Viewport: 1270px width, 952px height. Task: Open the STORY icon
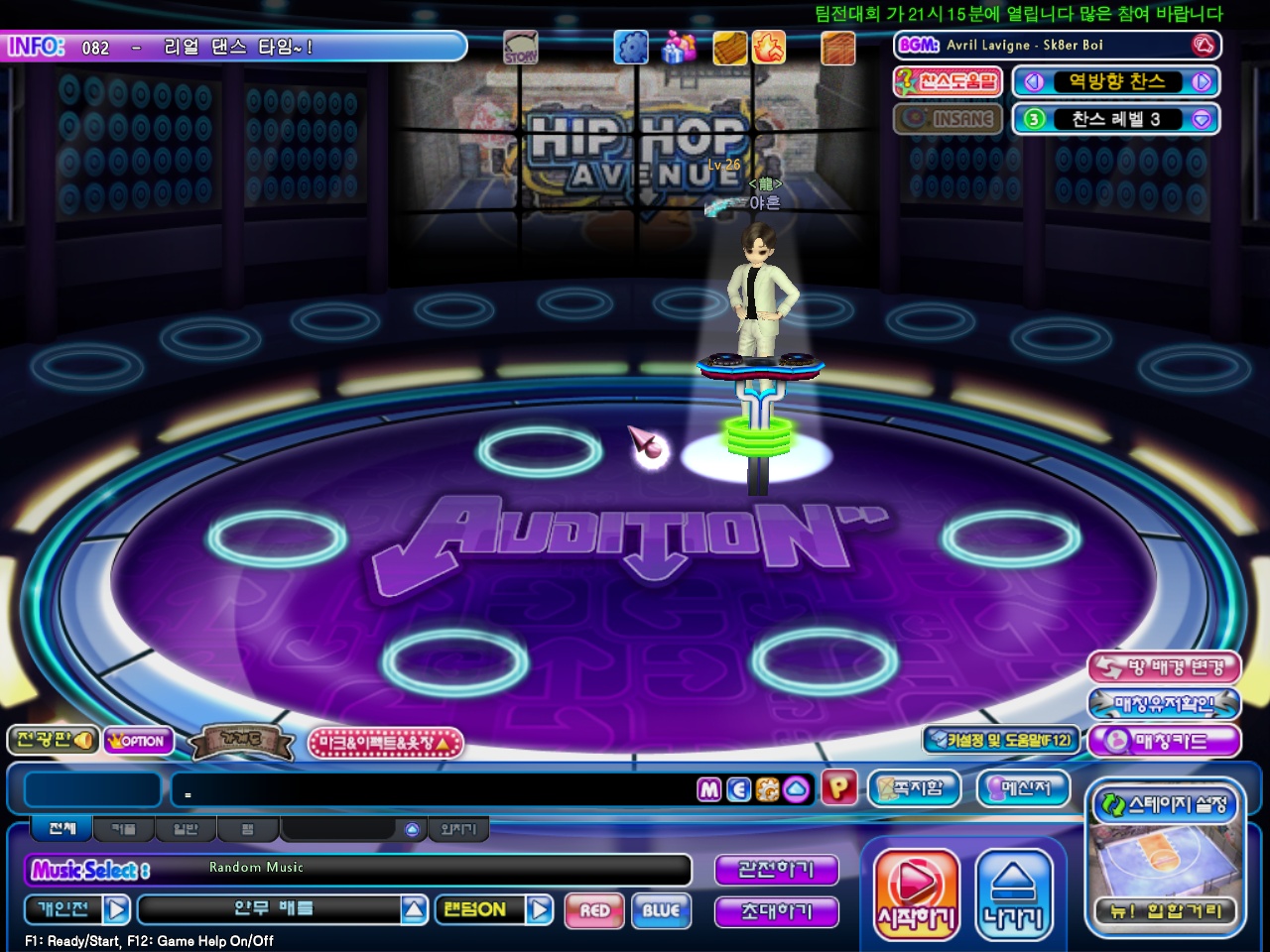point(520,48)
